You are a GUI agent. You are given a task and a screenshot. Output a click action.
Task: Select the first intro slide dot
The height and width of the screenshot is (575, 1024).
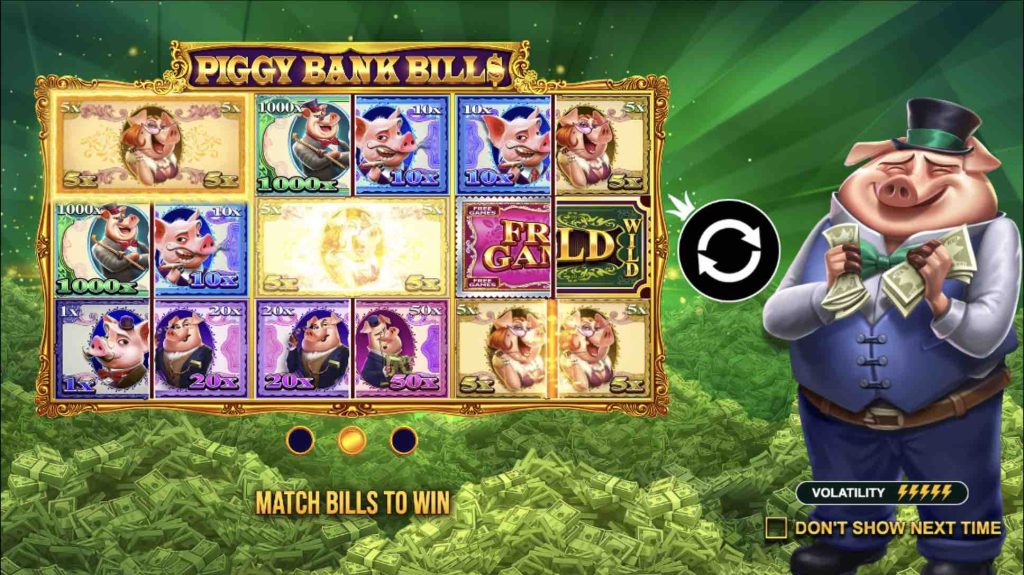pyautogui.click(x=300, y=440)
